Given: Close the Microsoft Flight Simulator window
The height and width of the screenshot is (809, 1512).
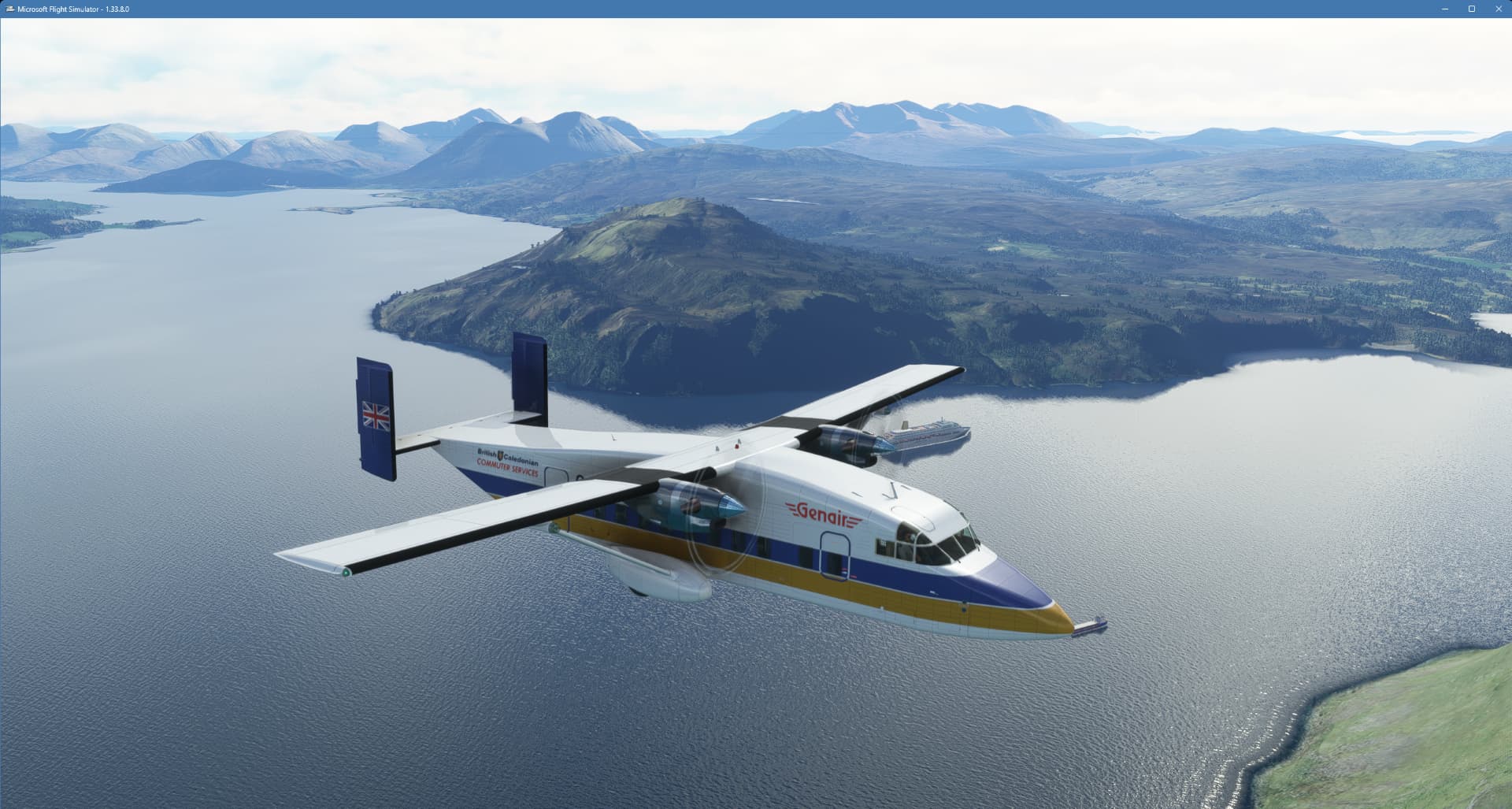Looking at the screenshot, I should pos(1498,9).
